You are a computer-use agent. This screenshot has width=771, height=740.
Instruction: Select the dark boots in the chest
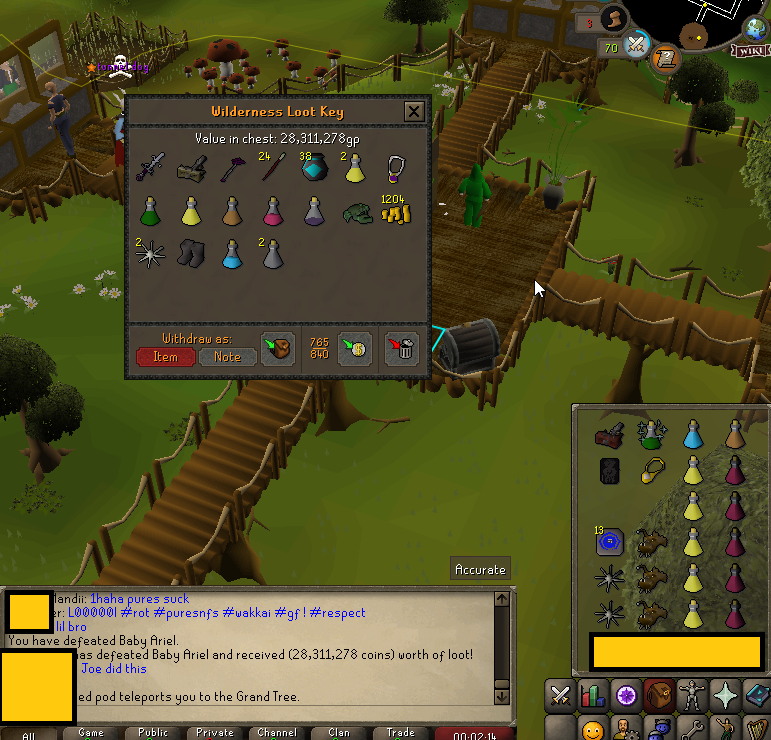coord(191,254)
